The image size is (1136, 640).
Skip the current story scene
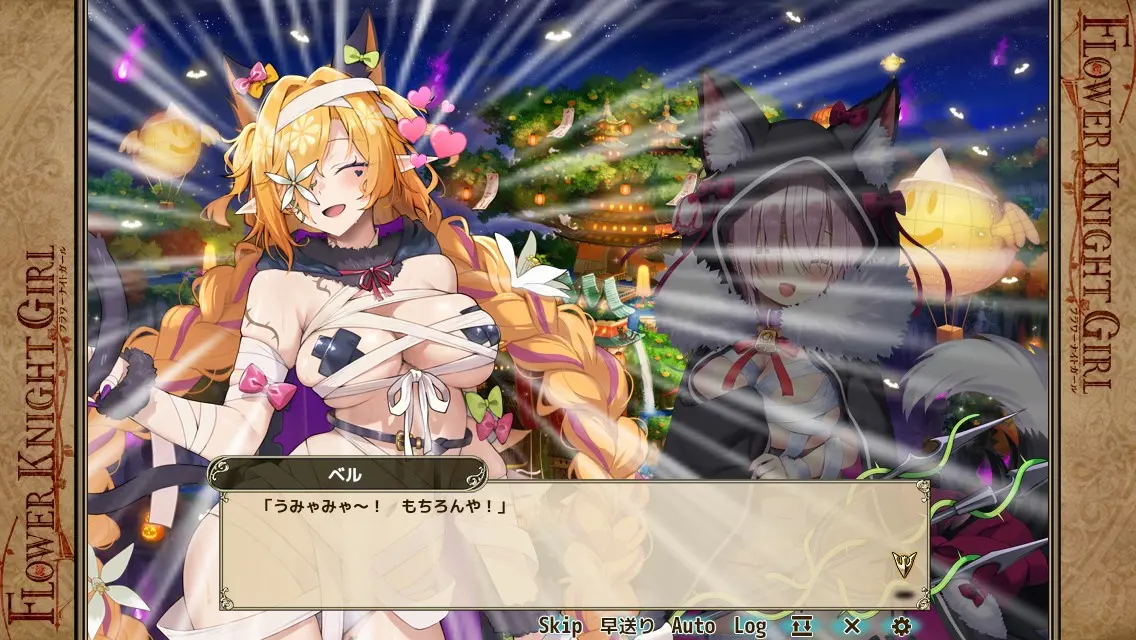pyautogui.click(x=560, y=626)
